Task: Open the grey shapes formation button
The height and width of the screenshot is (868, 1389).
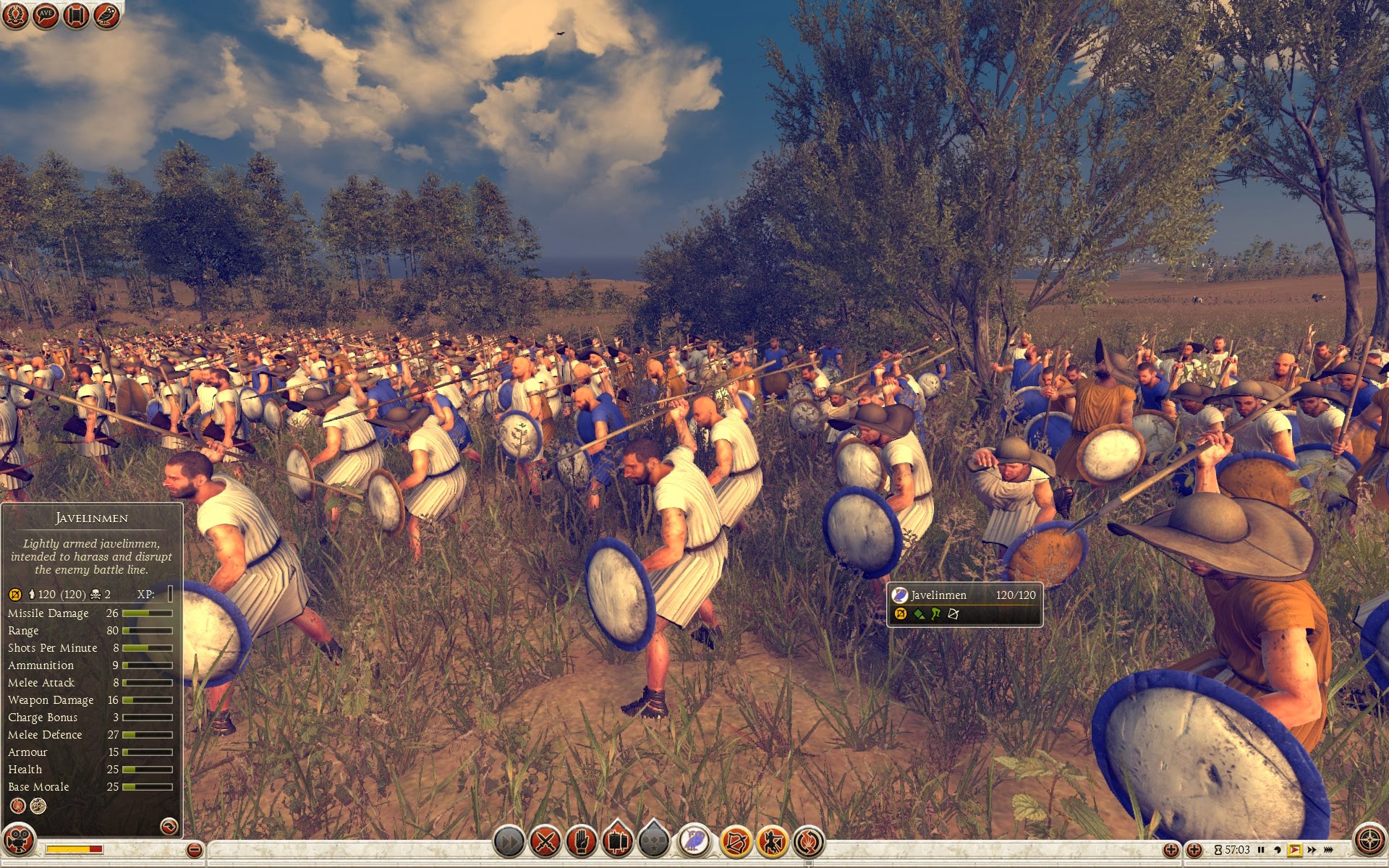Action: 654,841
